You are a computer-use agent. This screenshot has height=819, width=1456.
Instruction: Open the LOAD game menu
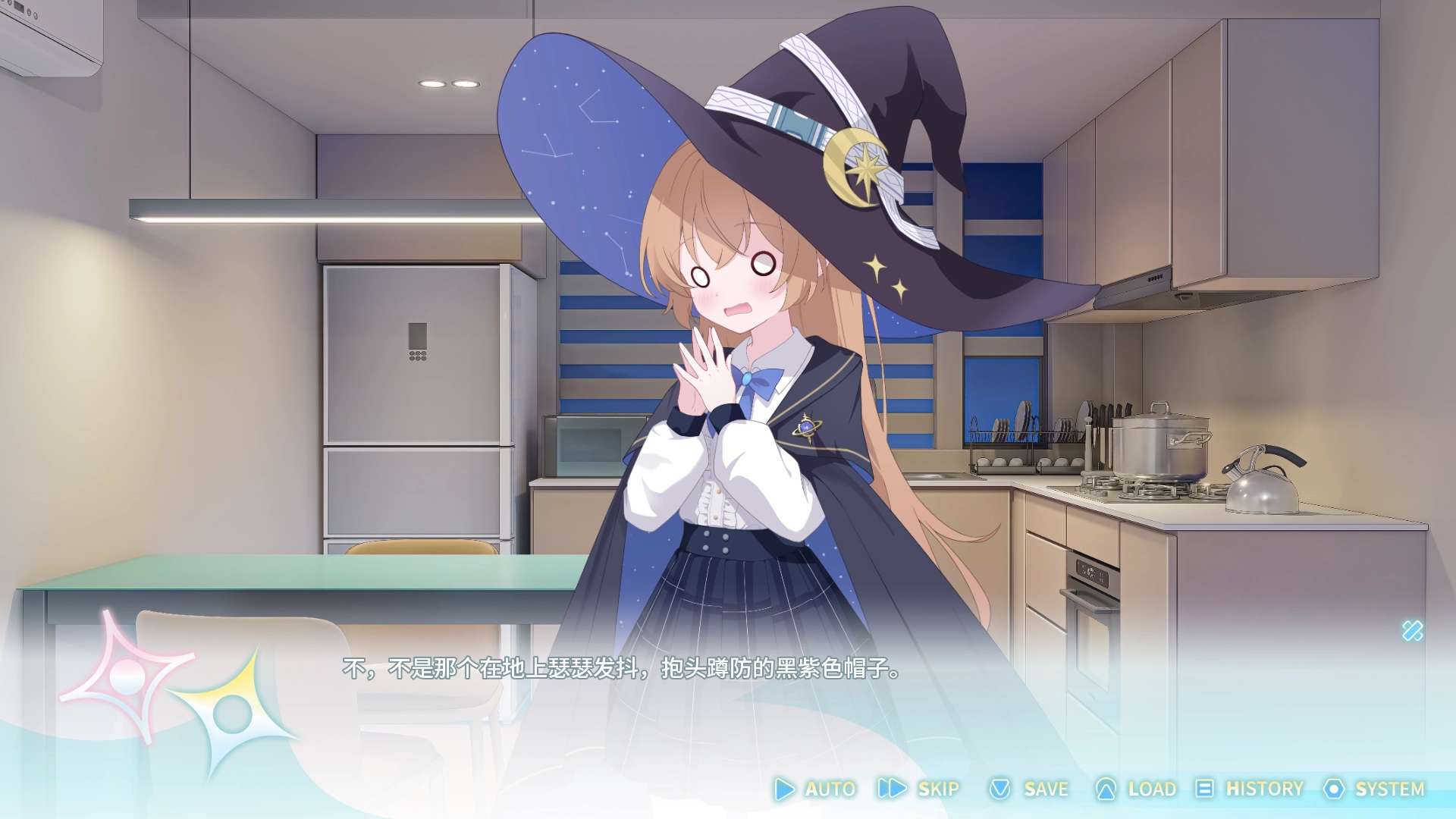click(1136, 789)
